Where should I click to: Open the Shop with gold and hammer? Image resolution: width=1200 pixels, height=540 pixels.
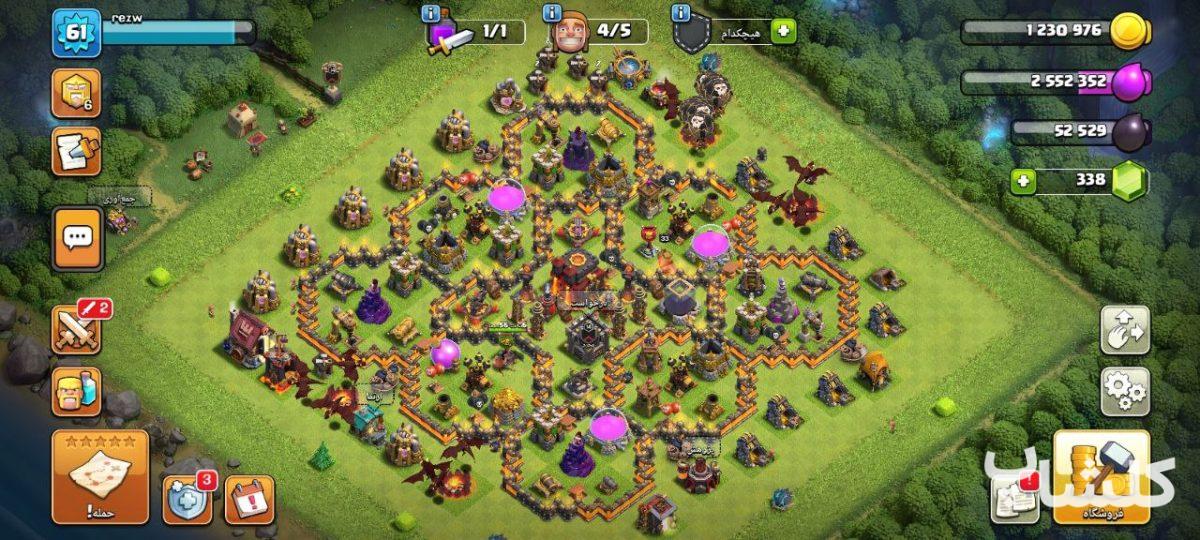coord(1101,477)
